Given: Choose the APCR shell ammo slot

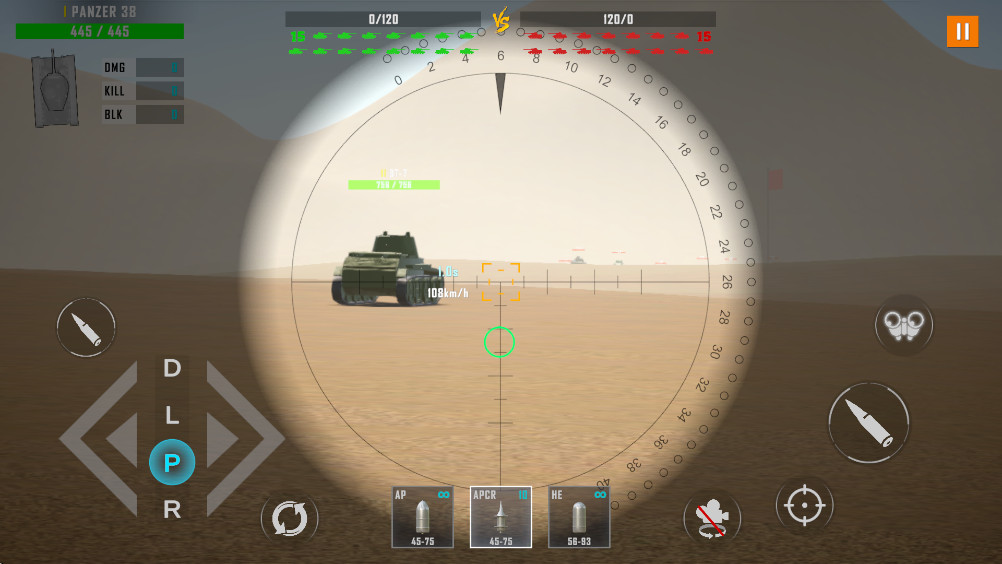Looking at the screenshot, I should pyautogui.click(x=500, y=517).
